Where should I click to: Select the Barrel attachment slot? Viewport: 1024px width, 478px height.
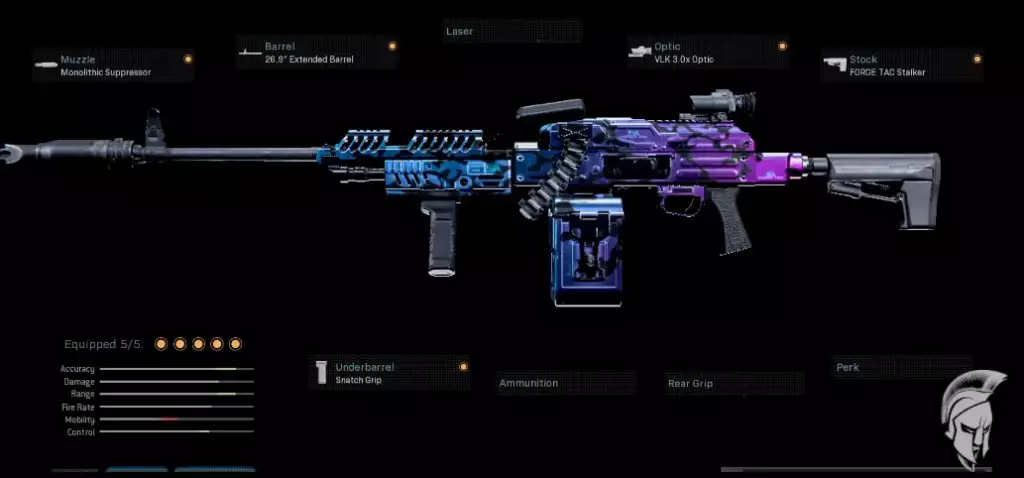(x=317, y=53)
